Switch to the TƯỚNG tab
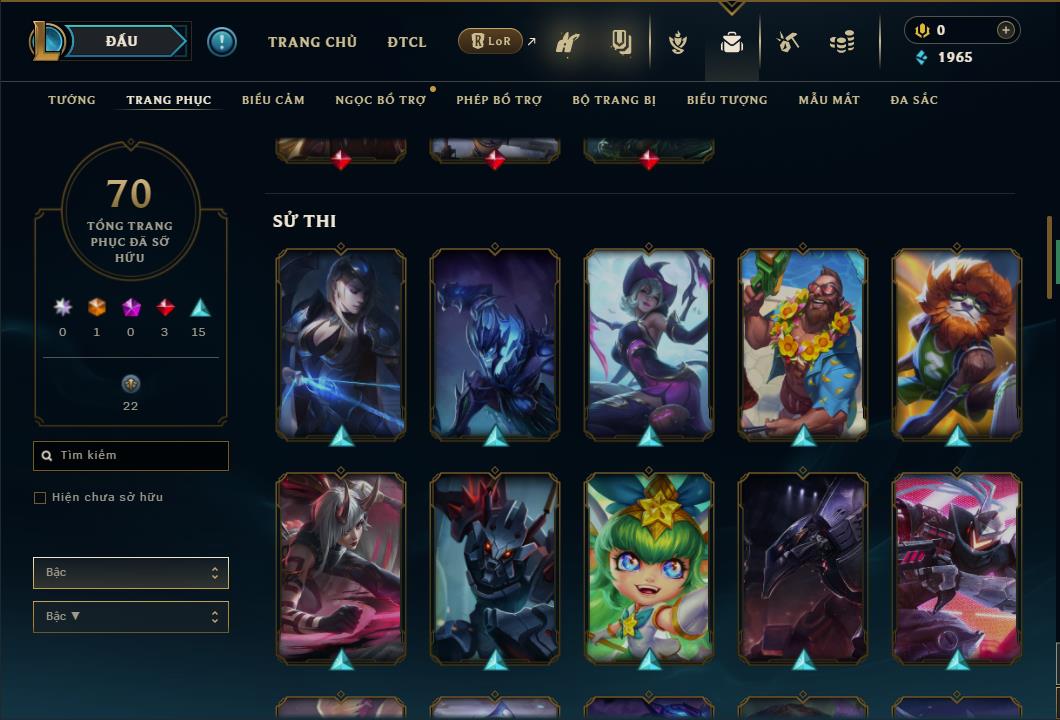This screenshot has height=720, width=1060. (x=72, y=100)
